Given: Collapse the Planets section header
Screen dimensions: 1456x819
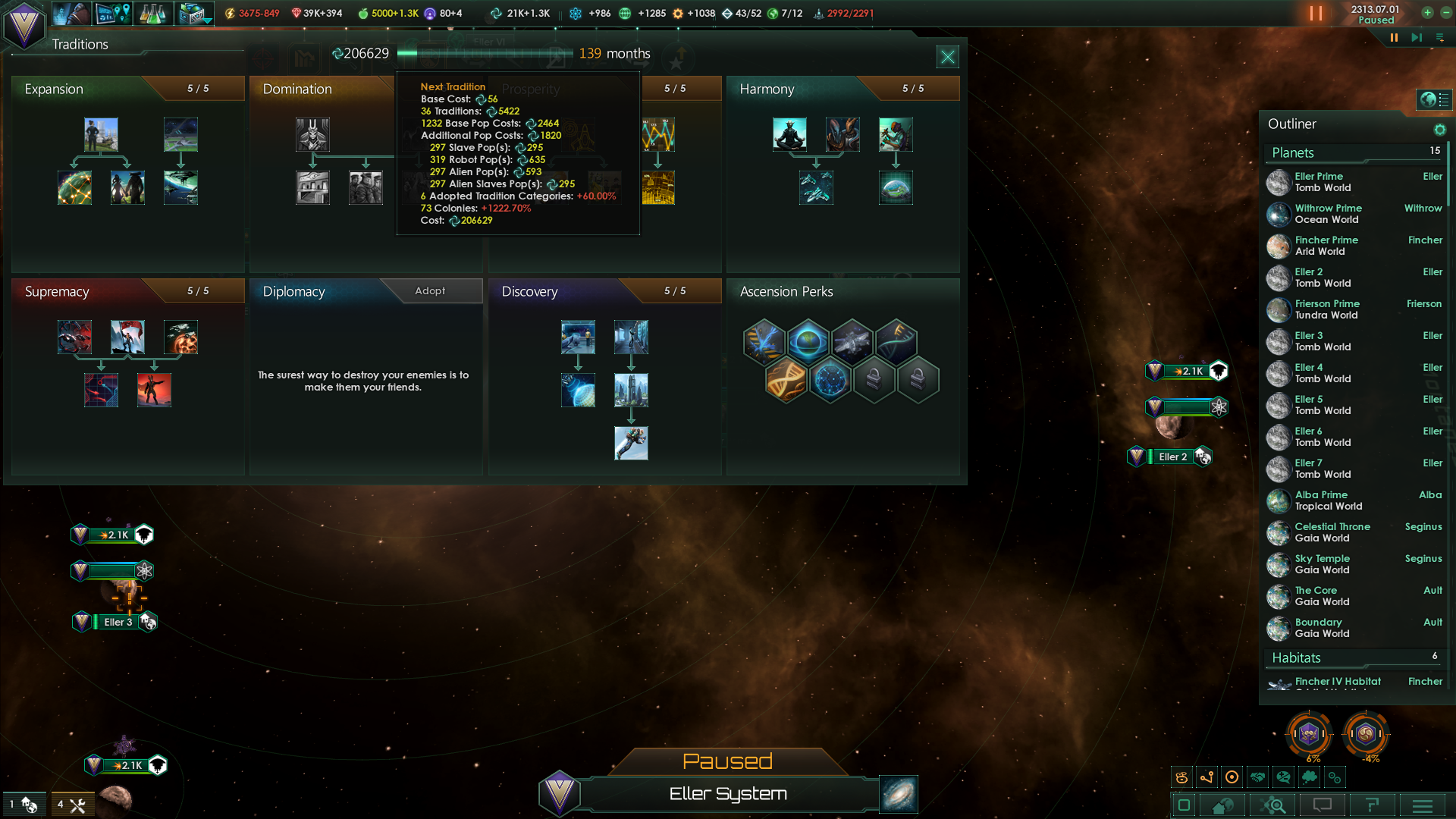Looking at the screenshot, I should 1292,152.
